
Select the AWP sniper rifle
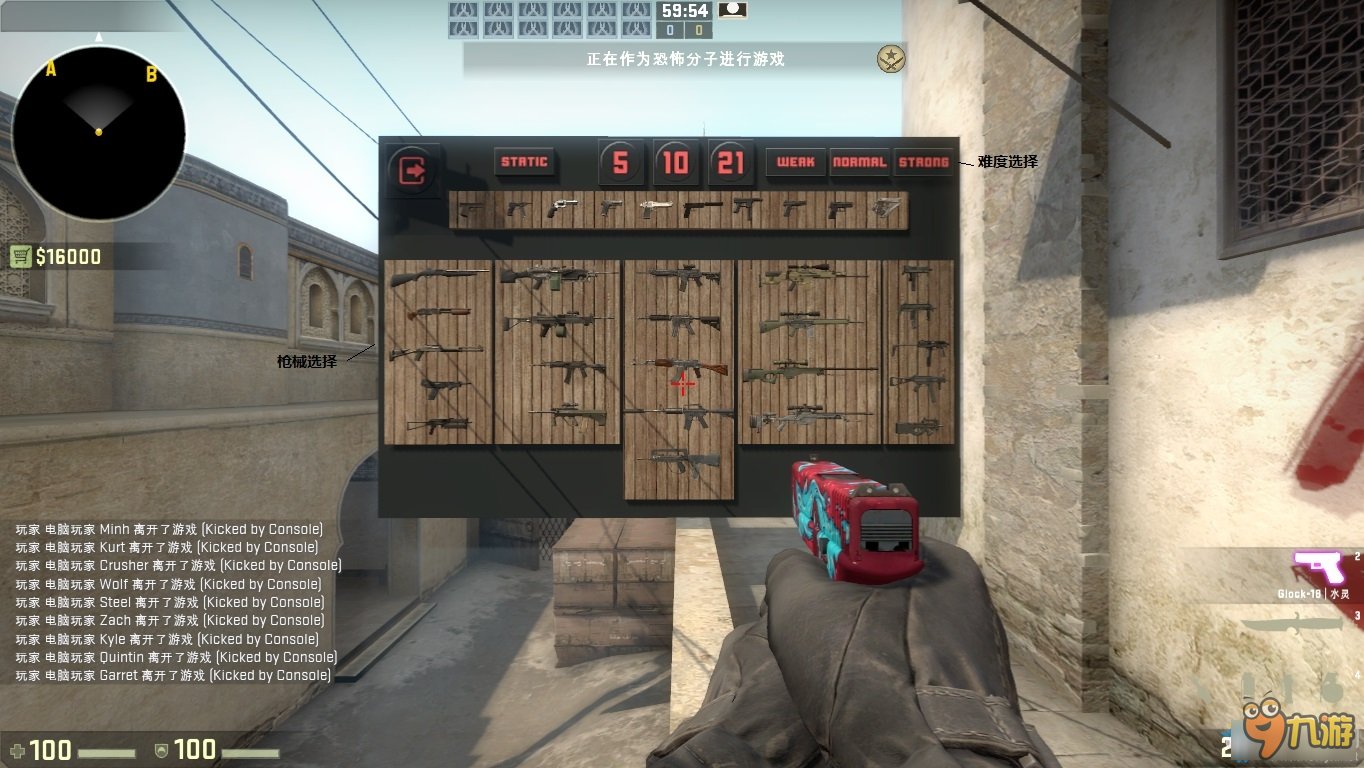(792, 372)
